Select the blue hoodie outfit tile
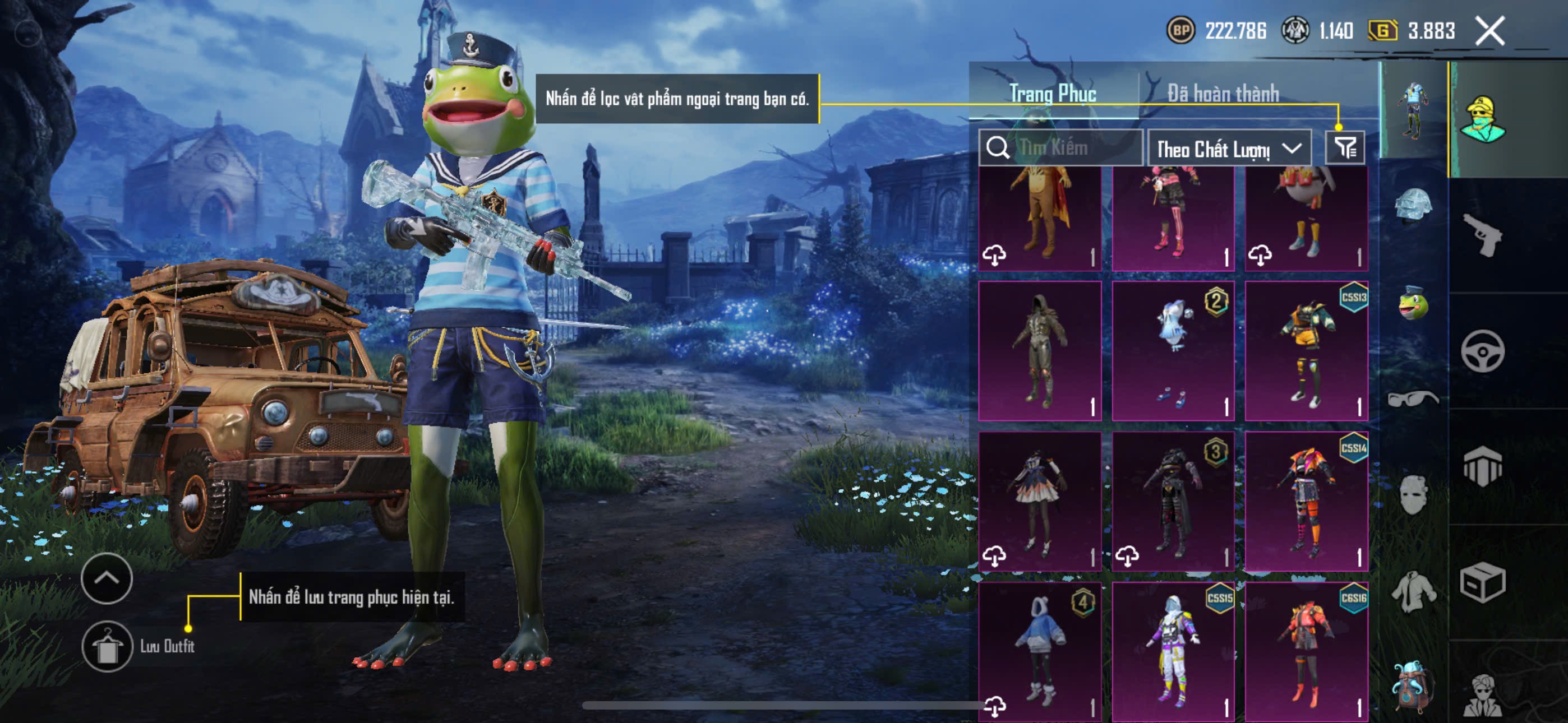The height and width of the screenshot is (723, 1568). tap(1040, 651)
